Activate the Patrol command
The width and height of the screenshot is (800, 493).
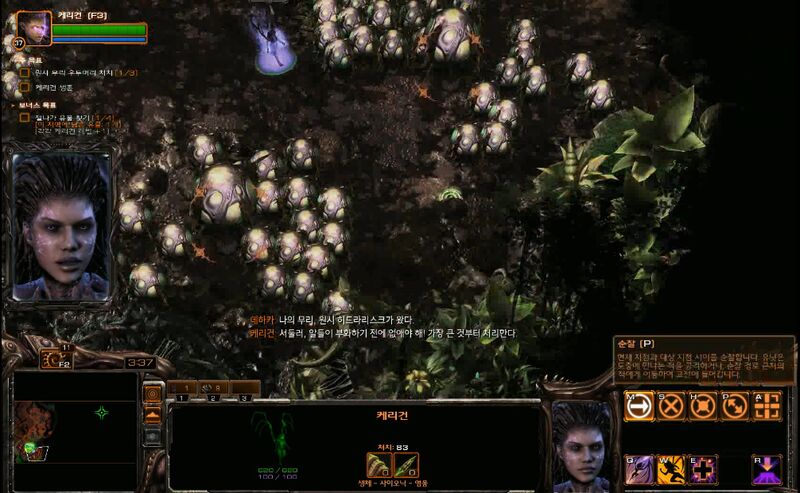click(735, 404)
